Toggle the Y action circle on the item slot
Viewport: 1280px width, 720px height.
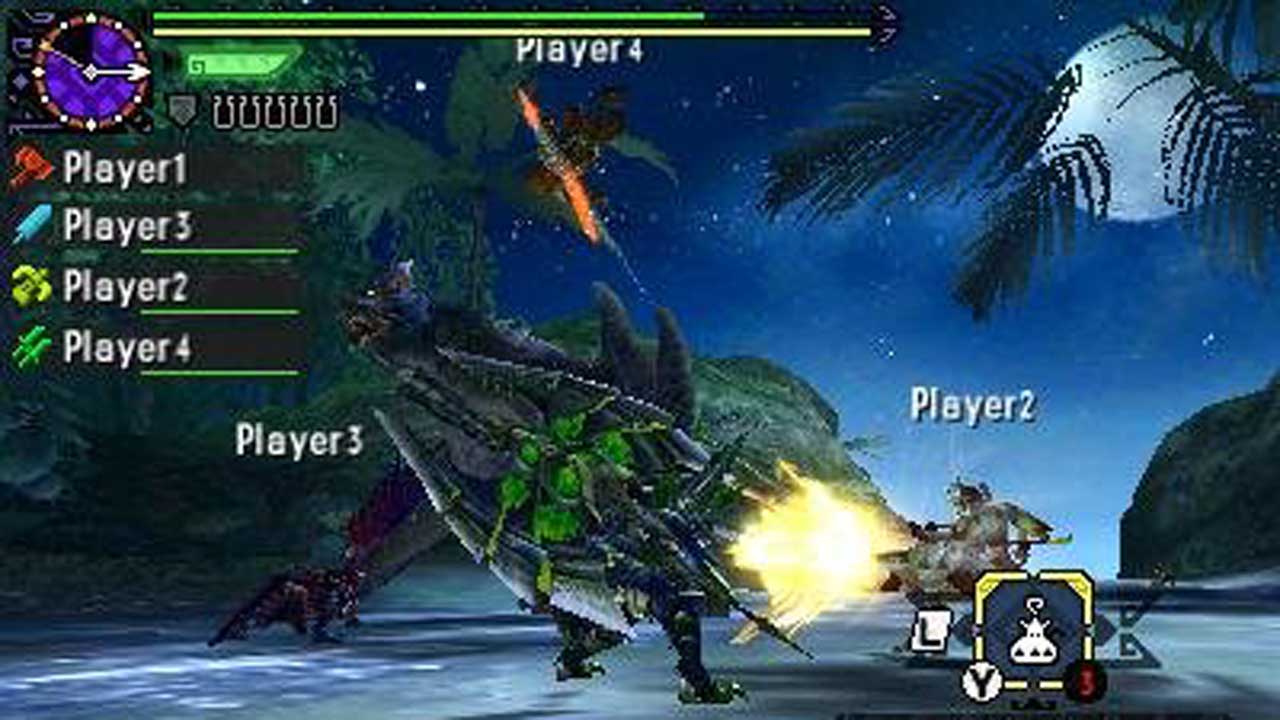[x=981, y=681]
